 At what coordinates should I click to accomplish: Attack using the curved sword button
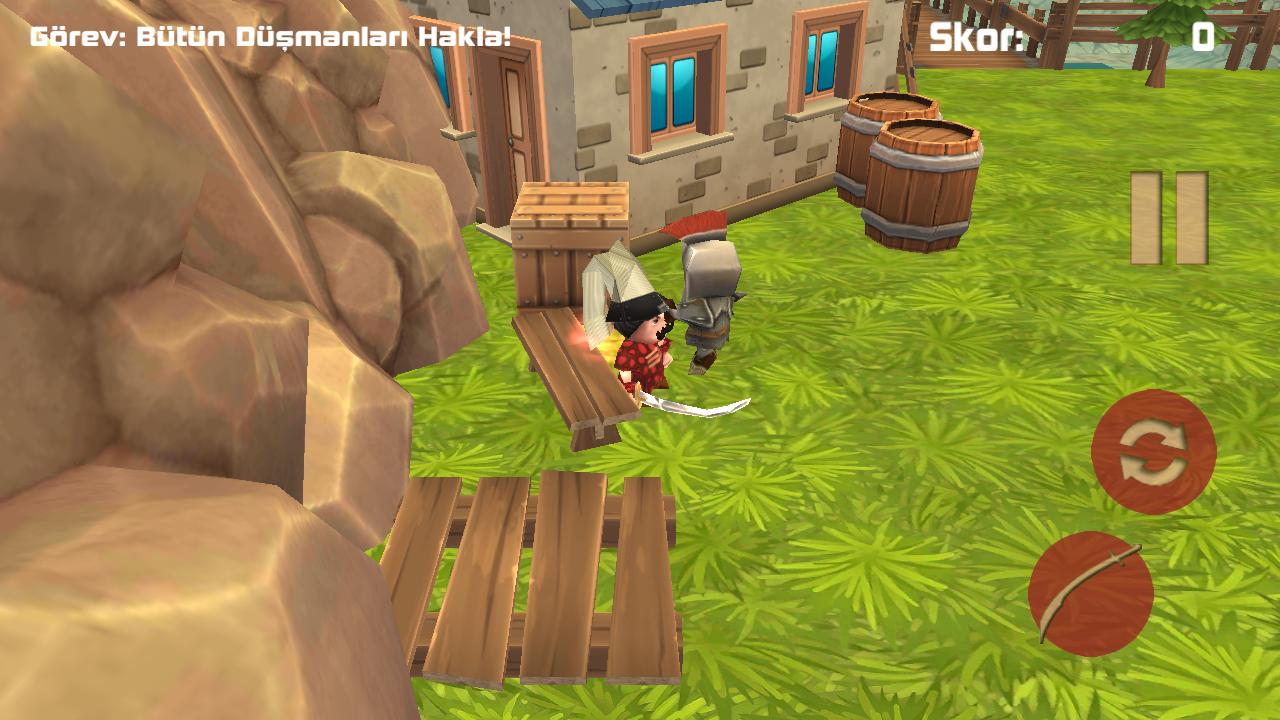pos(1090,594)
